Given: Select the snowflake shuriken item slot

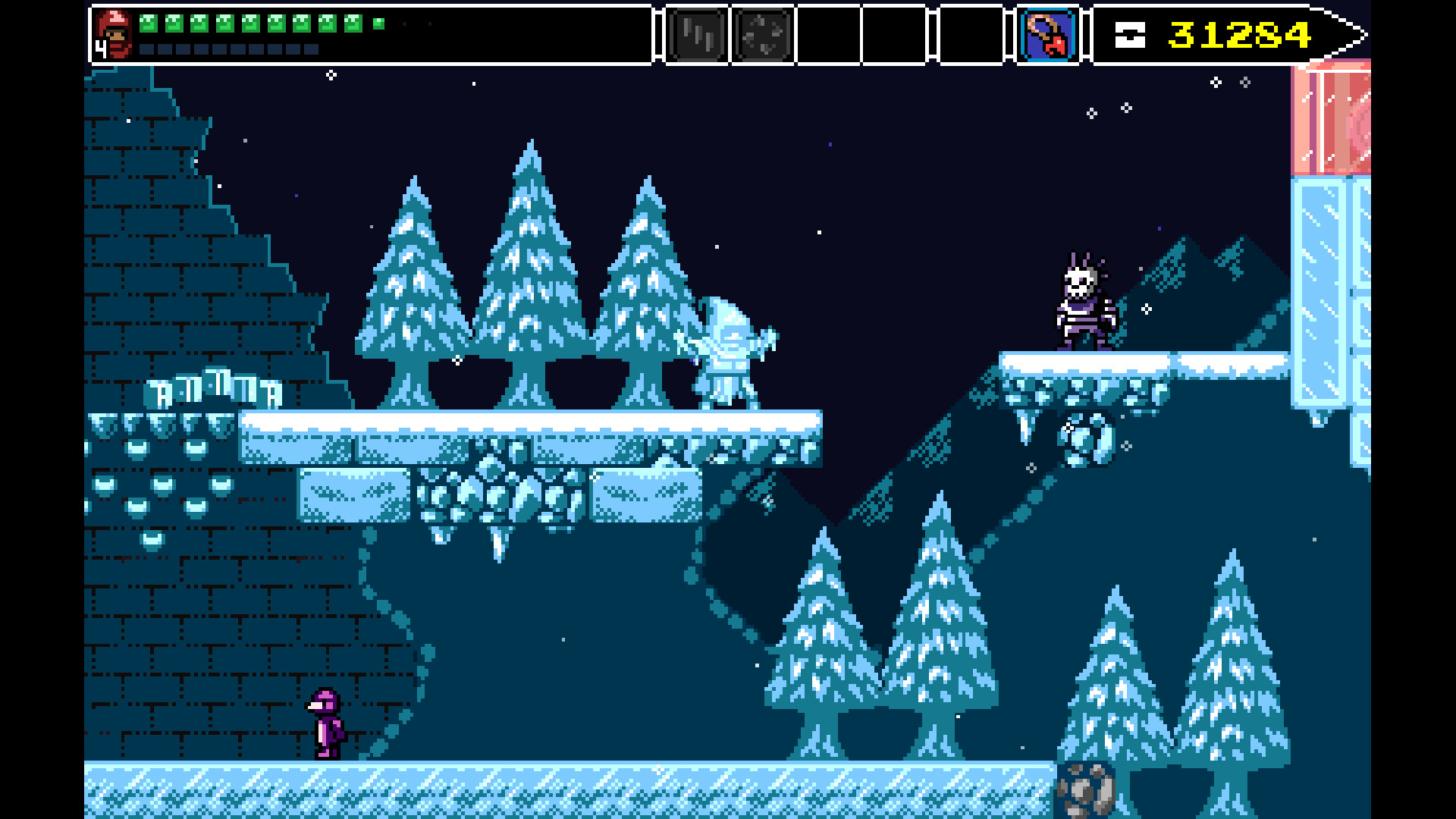Looking at the screenshot, I should click(x=762, y=34).
